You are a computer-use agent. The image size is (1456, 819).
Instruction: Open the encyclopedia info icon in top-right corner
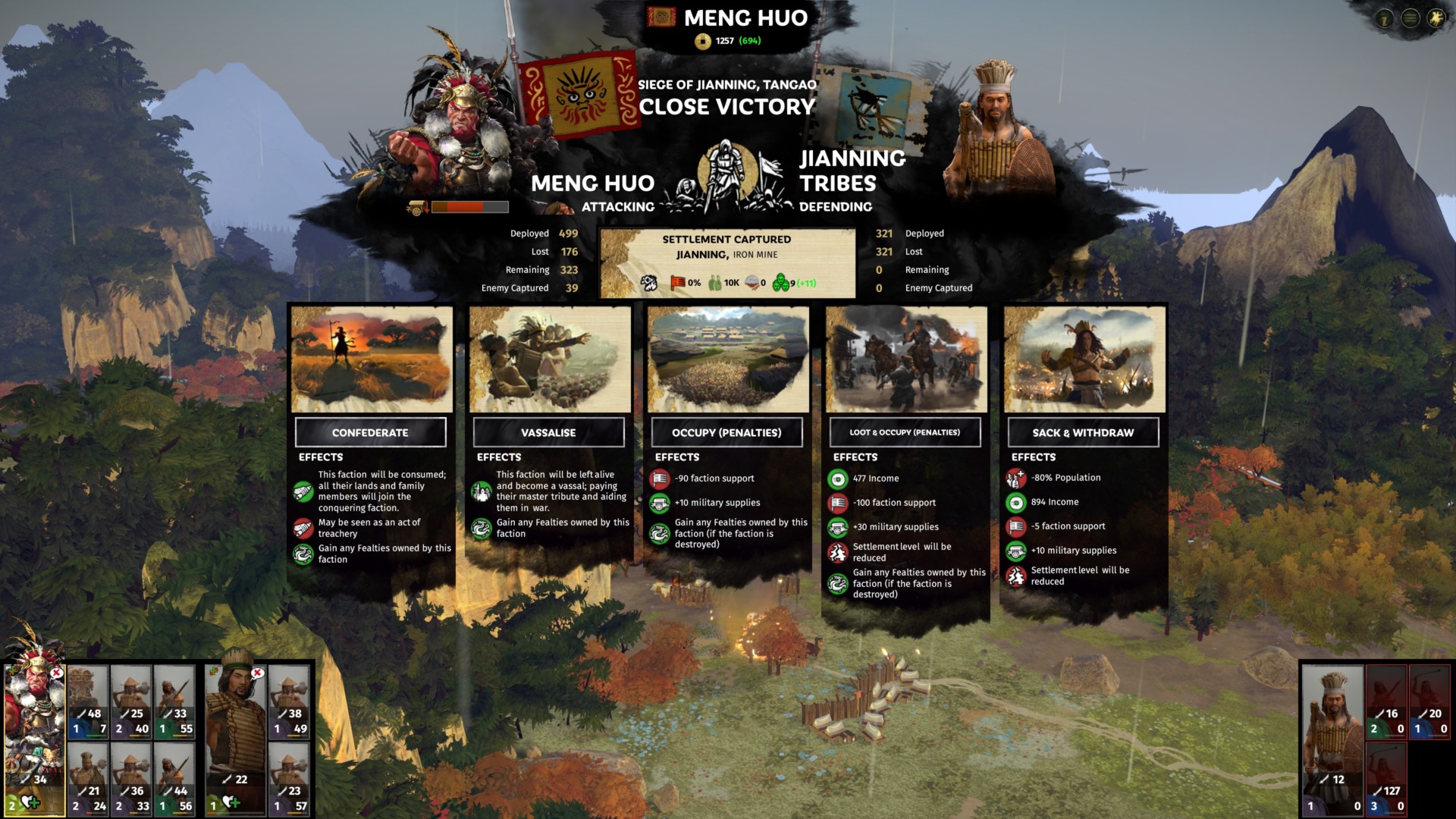[1385, 20]
